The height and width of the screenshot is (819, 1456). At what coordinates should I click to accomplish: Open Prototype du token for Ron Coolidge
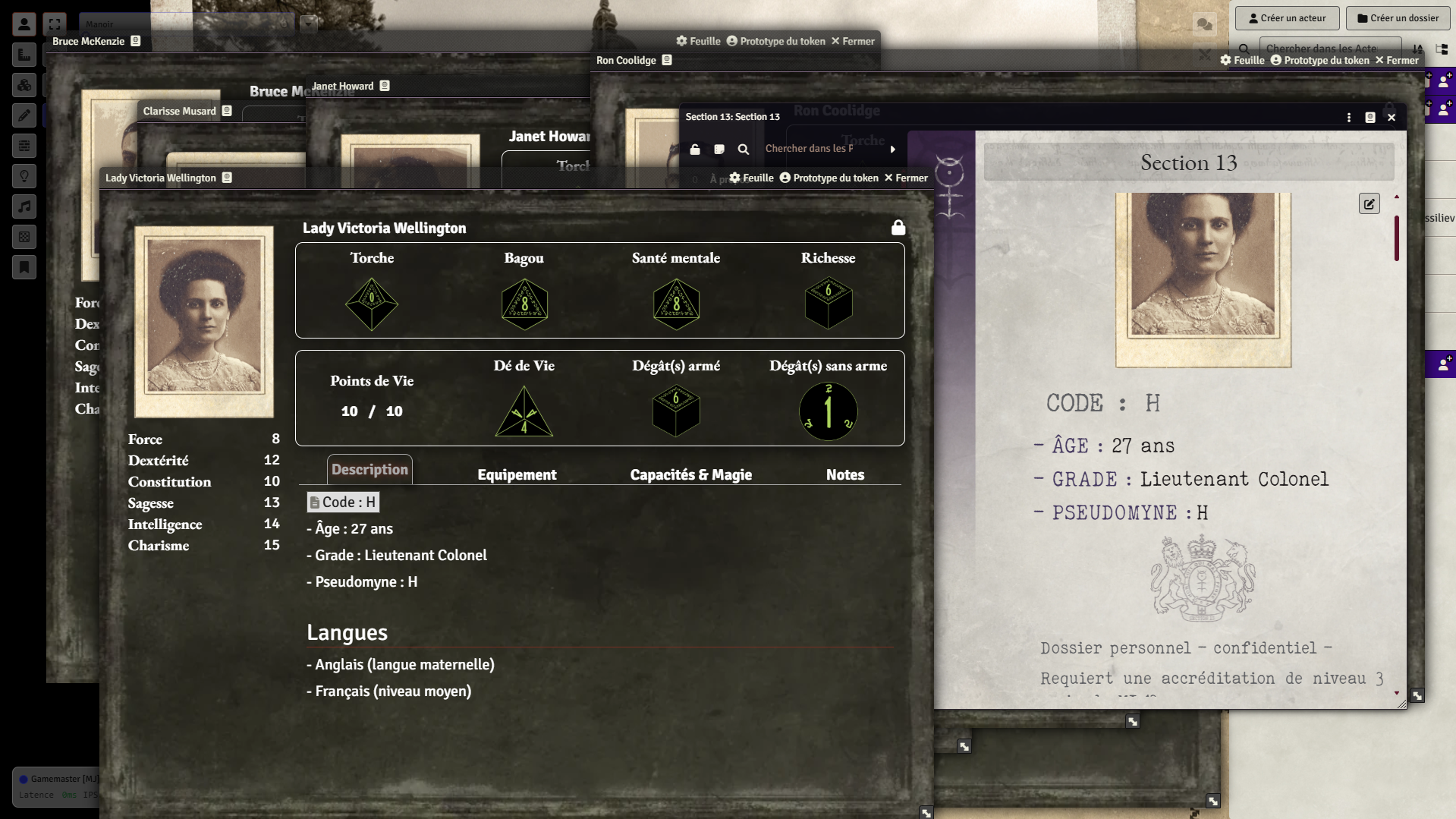(x=1319, y=60)
